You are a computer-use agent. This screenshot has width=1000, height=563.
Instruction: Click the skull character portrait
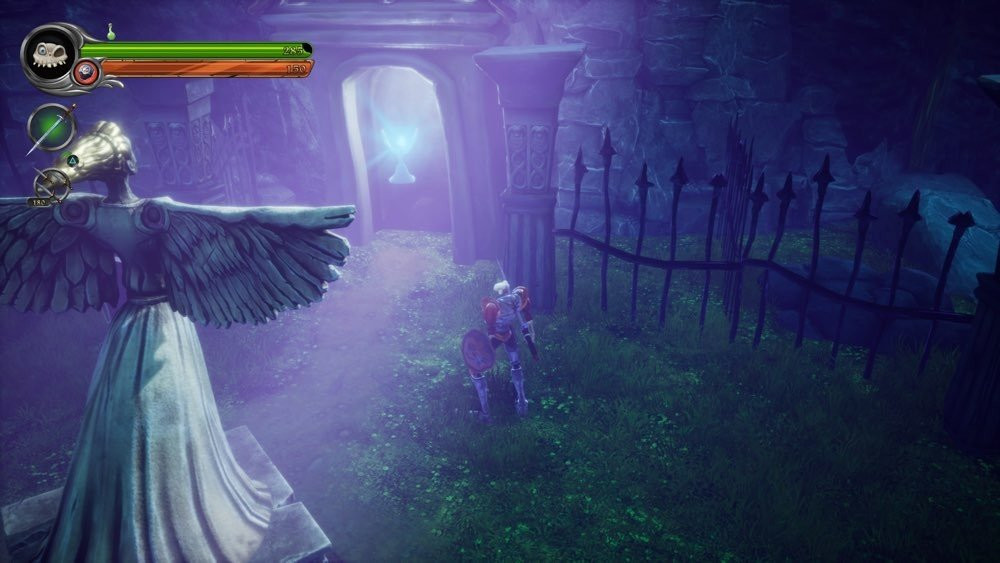(47, 53)
